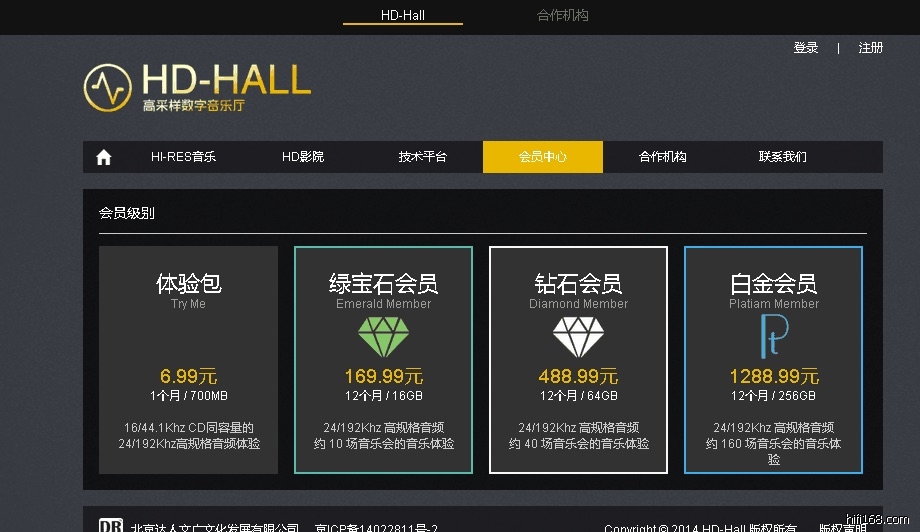Open the HI-RES音乐 menu
Screen dimensions: 920x532
[x=183, y=157]
